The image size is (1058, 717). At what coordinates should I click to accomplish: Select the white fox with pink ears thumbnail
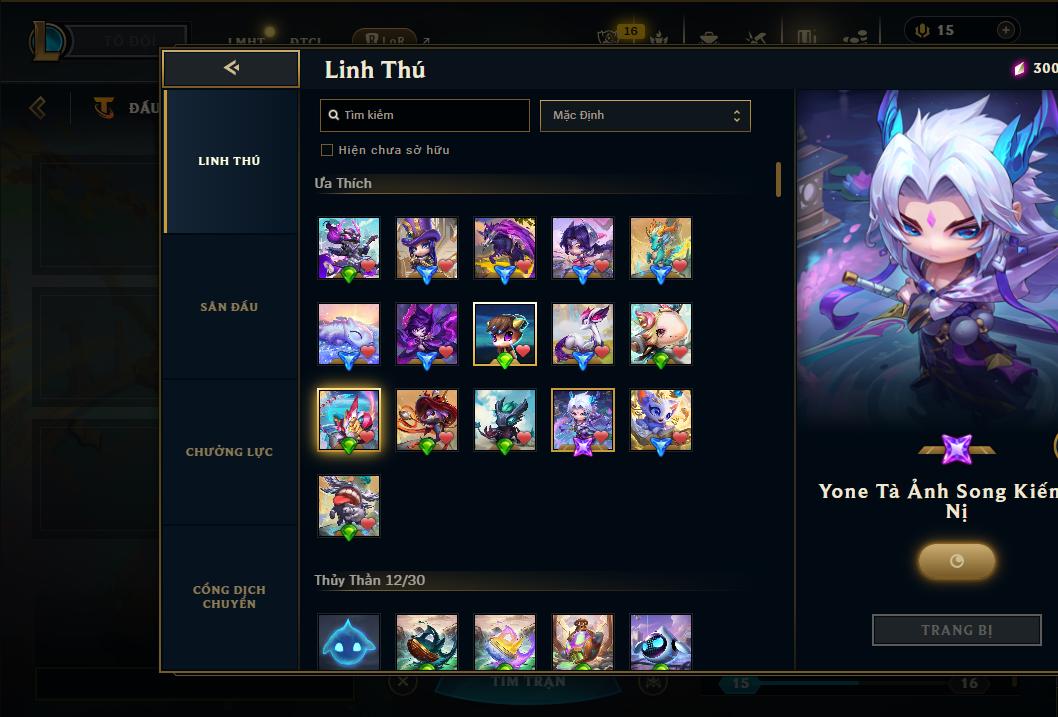583,334
